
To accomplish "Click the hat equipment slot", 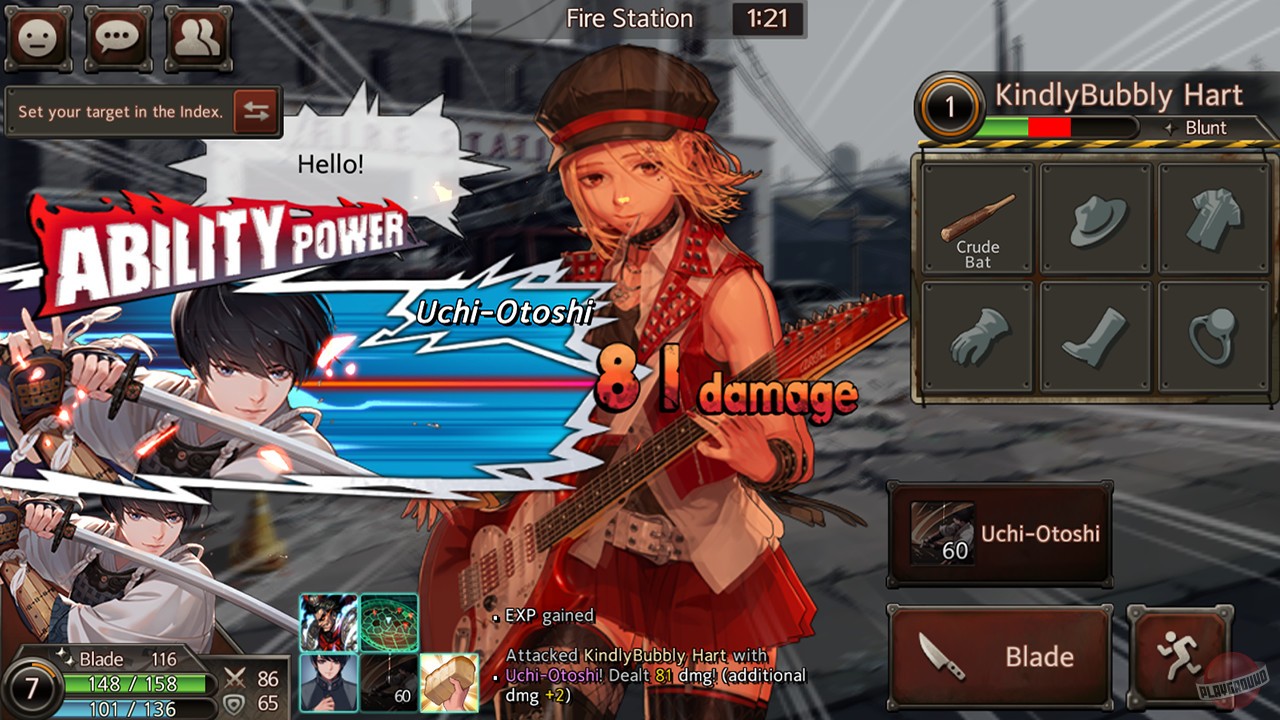I will point(1094,219).
